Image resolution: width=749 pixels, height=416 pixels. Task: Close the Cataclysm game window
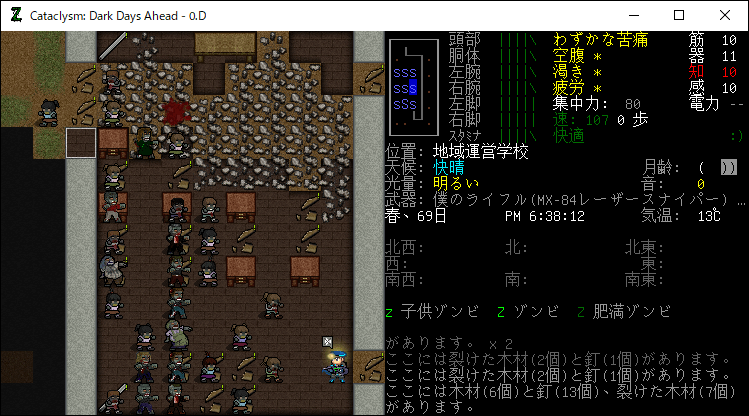pos(725,15)
